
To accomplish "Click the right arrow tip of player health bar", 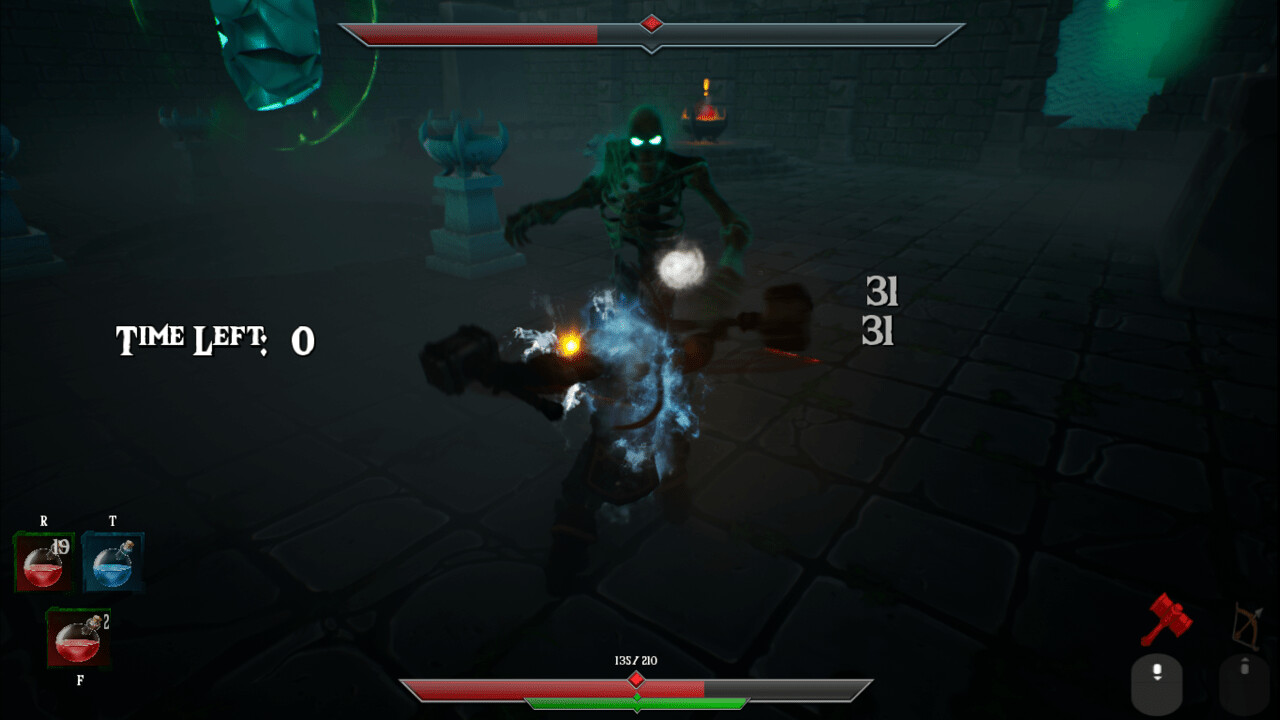I will click(866, 682).
